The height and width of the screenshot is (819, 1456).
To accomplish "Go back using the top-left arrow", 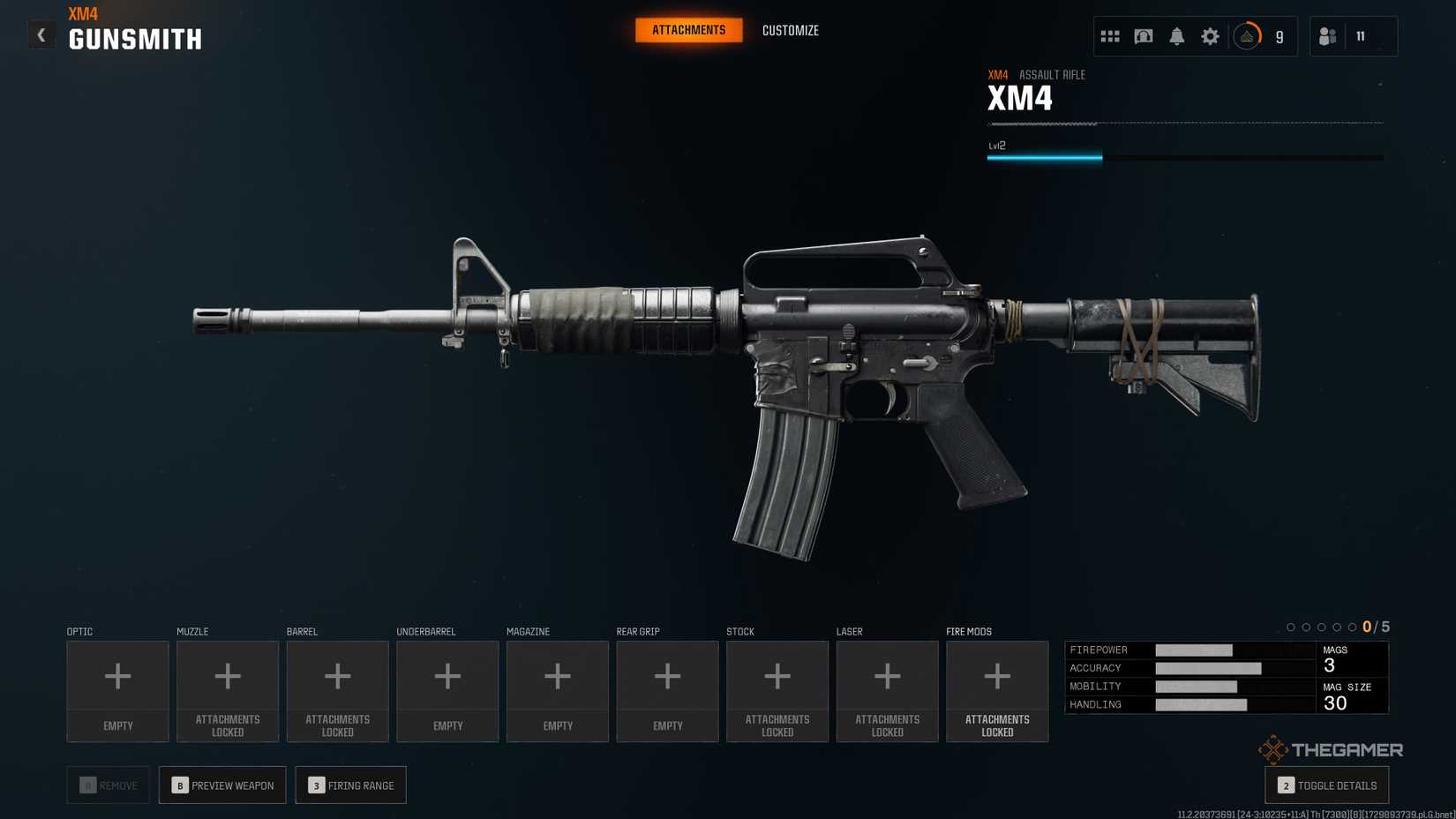I will coord(41,35).
